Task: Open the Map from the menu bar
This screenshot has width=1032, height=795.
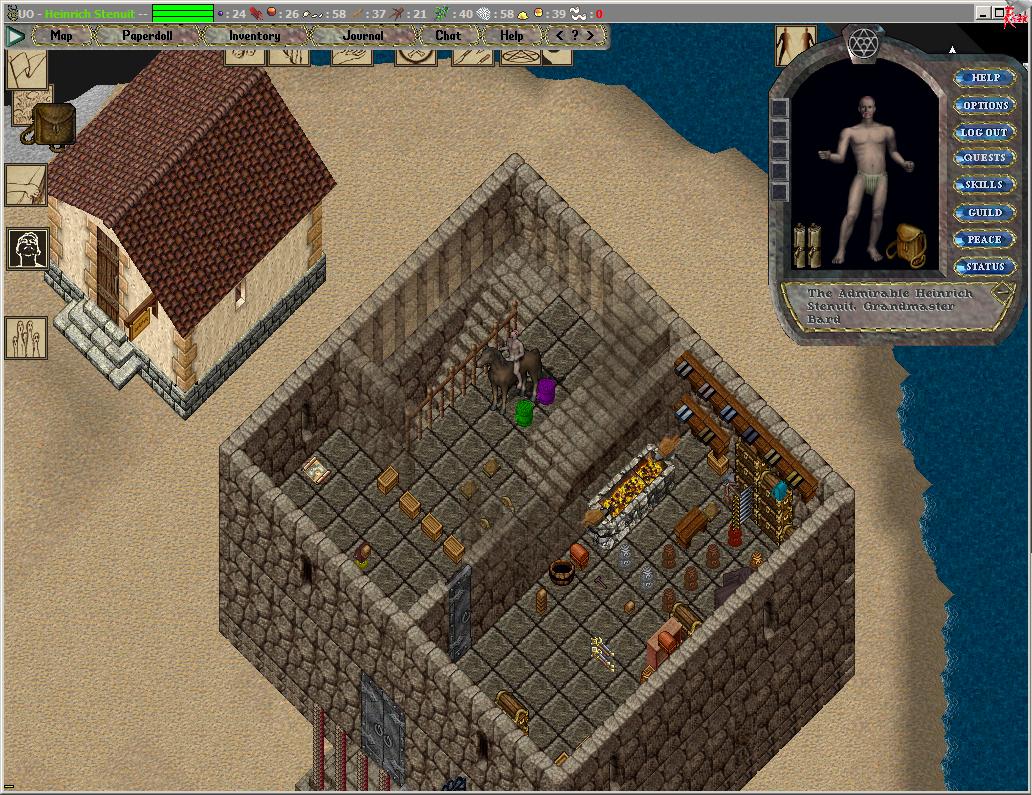Action: (x=61, y=36)
